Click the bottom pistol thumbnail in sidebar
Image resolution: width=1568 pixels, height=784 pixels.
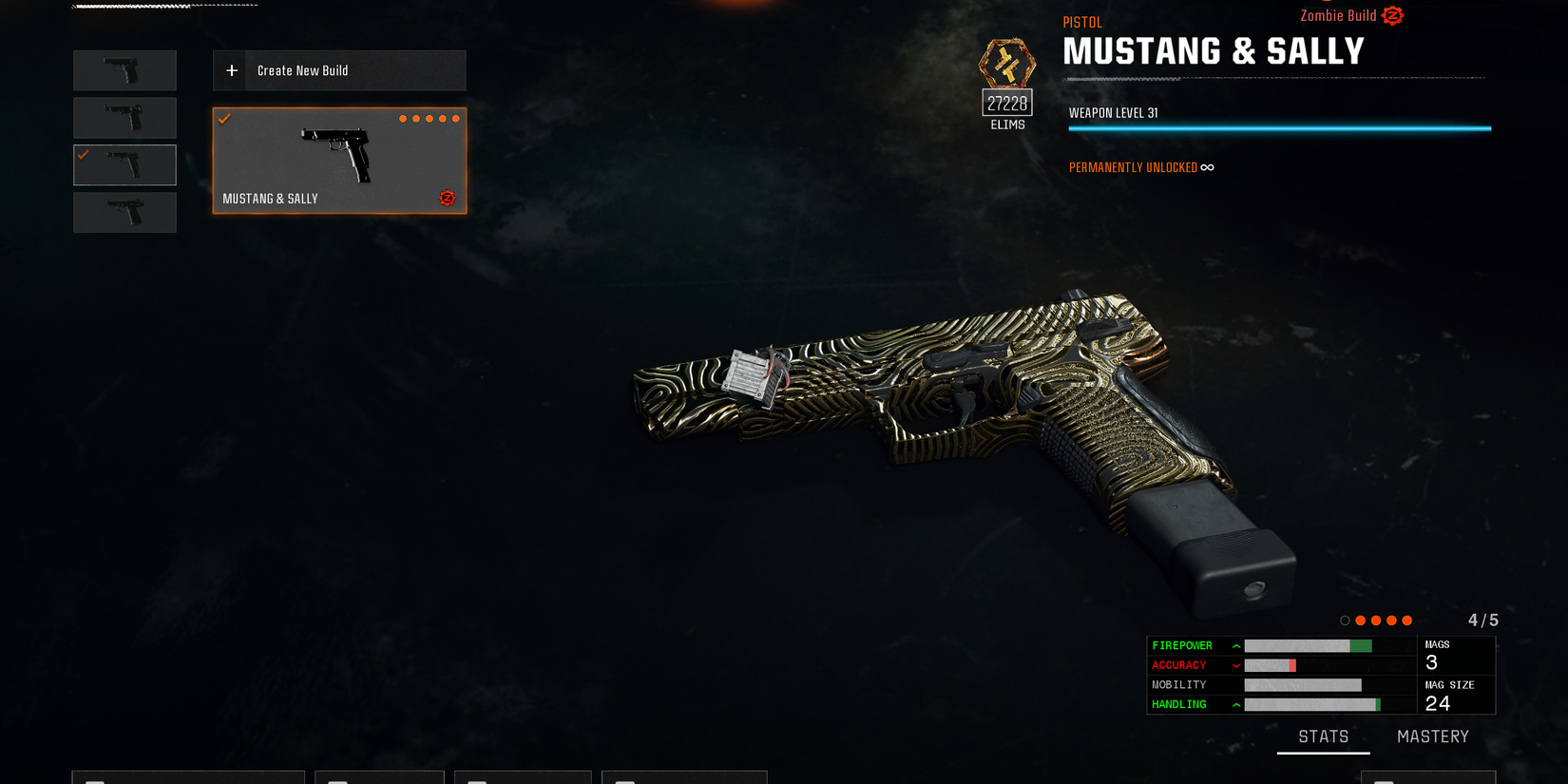pos(124,212)
